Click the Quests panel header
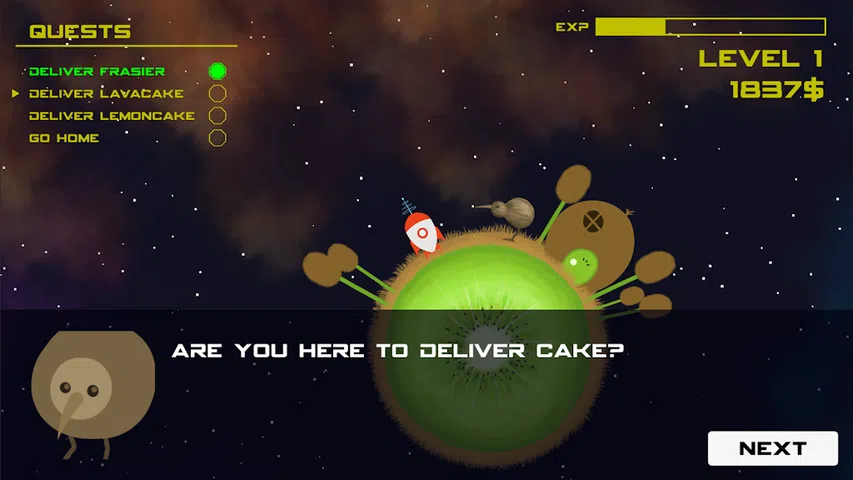Image resolution: width=853 pixels, height=480 pixels. click(80, 32)
